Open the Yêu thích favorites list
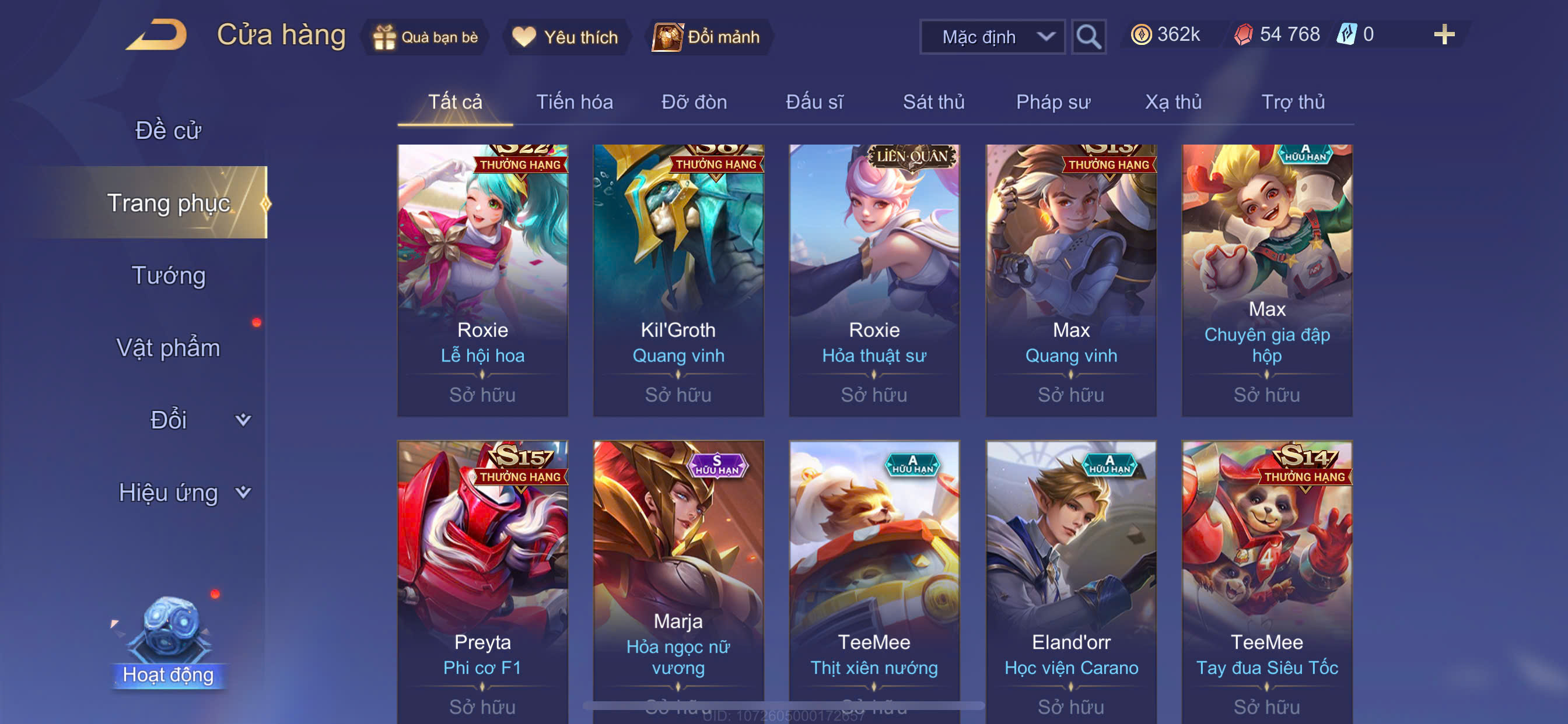The width and height of the screenshot is (1568, 724). pyautogui.click(x=565, y=37)
